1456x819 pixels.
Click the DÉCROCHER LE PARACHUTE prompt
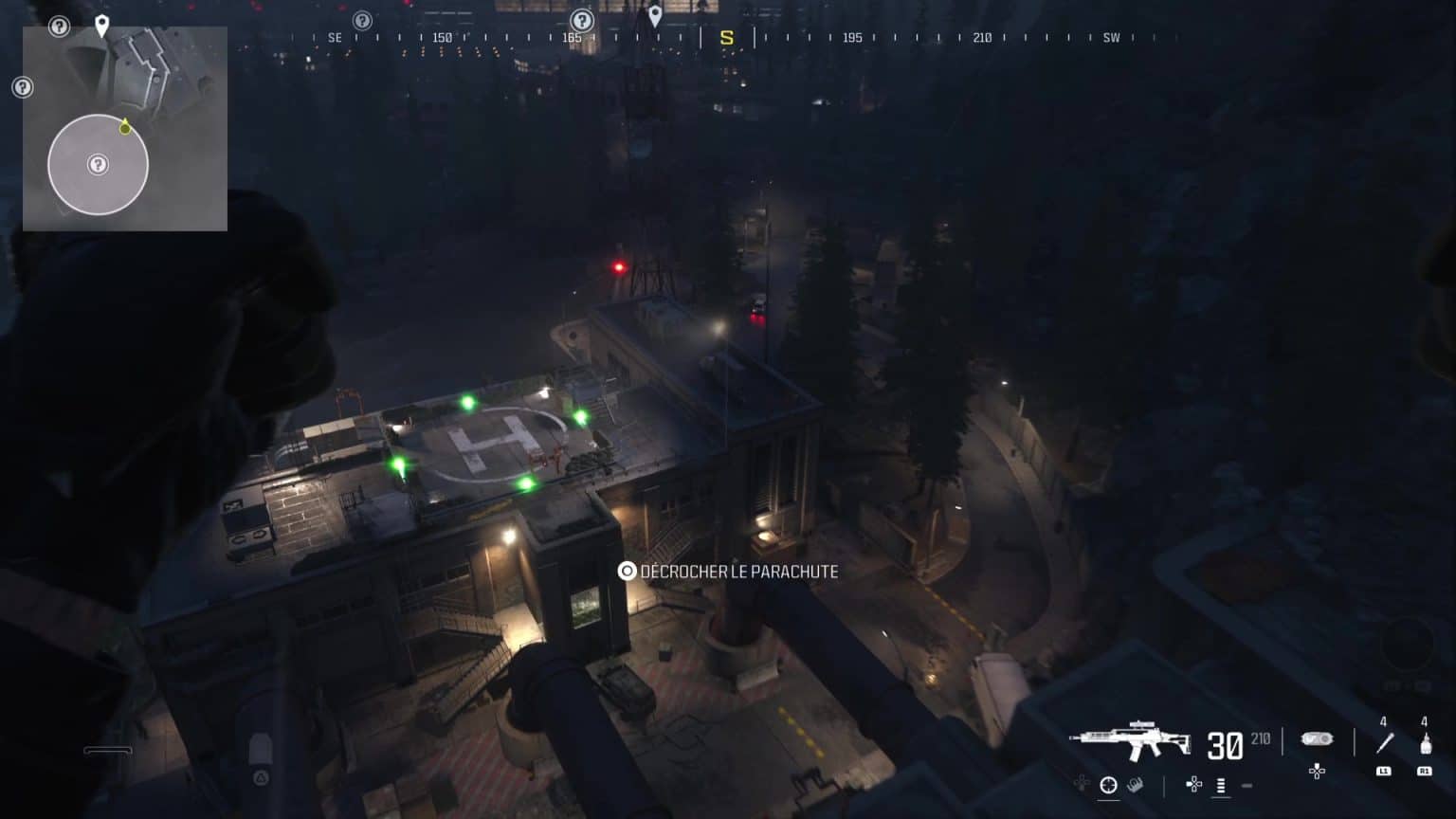[730, 572]
